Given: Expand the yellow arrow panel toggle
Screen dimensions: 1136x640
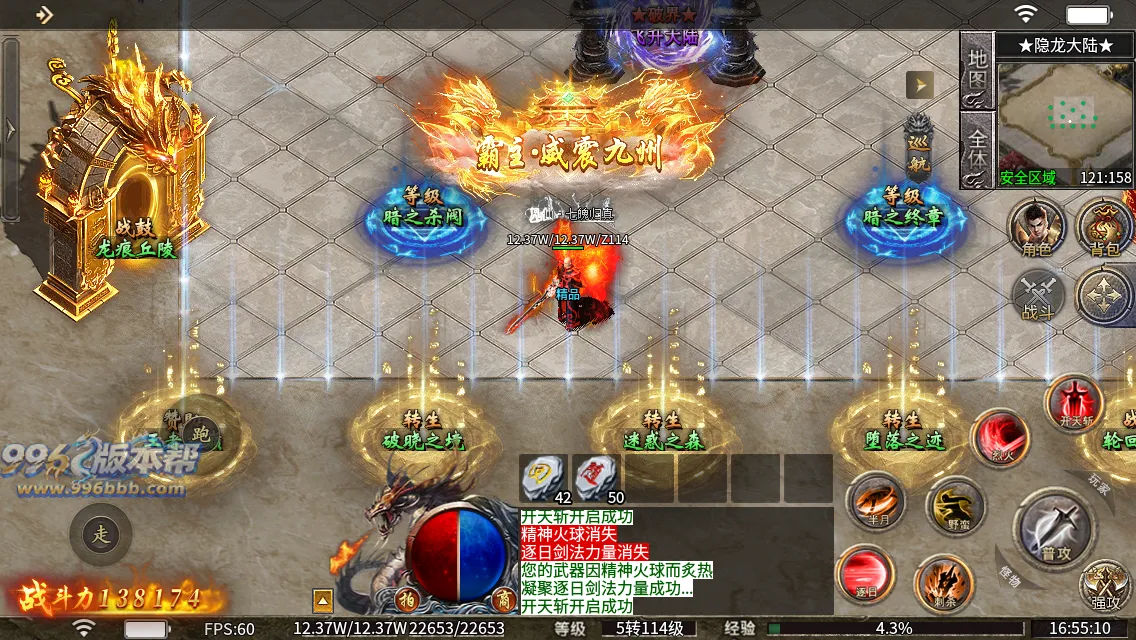Looking at the screenshot, I should coord(919,85).
